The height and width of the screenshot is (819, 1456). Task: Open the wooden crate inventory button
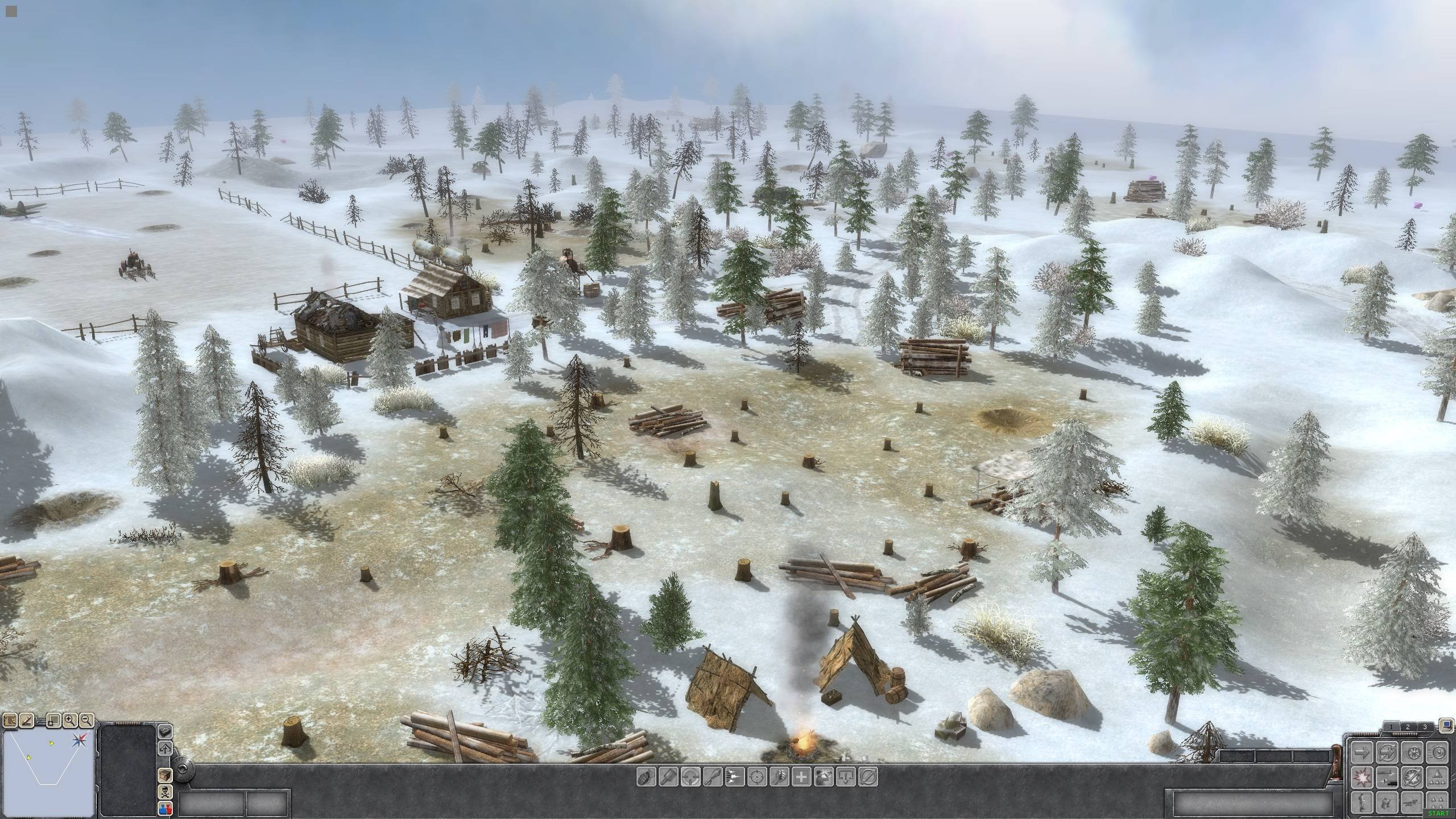point(165,776)
